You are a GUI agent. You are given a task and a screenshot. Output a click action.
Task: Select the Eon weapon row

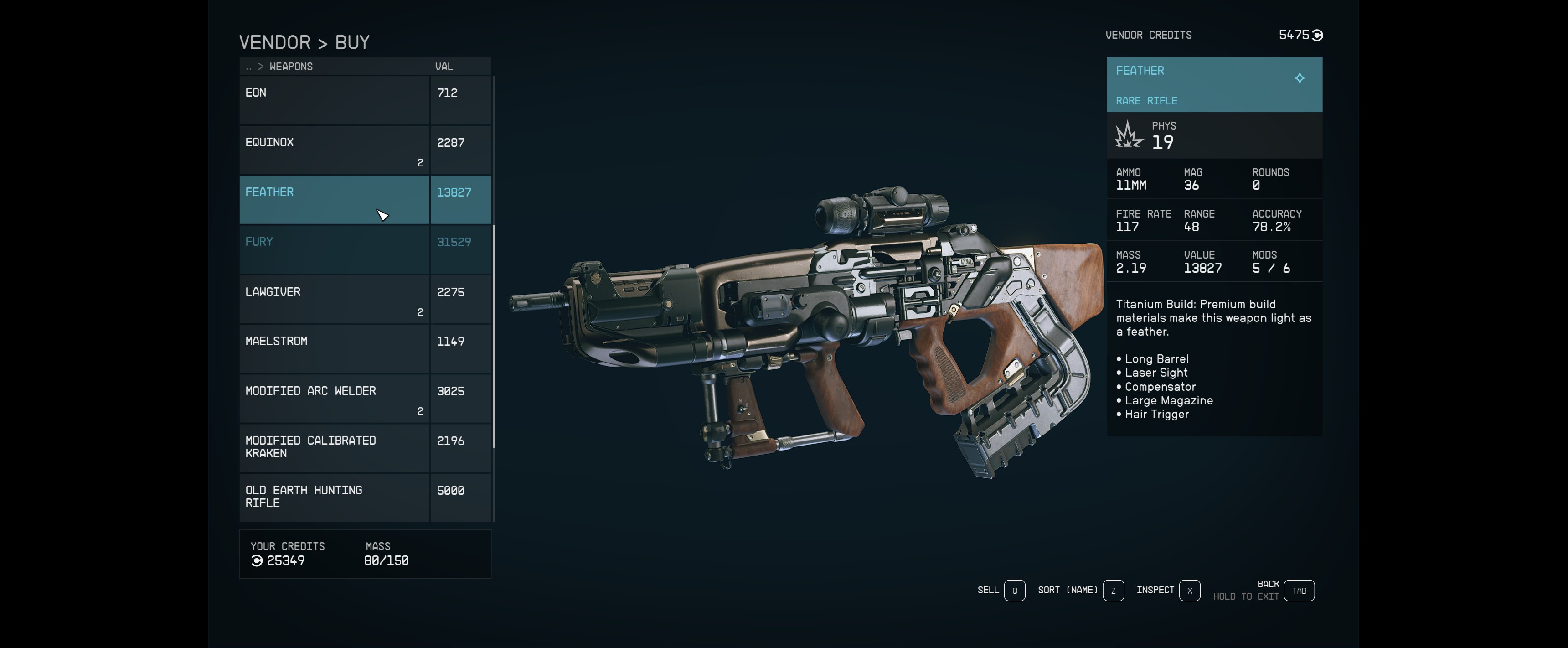click(334, 100)
